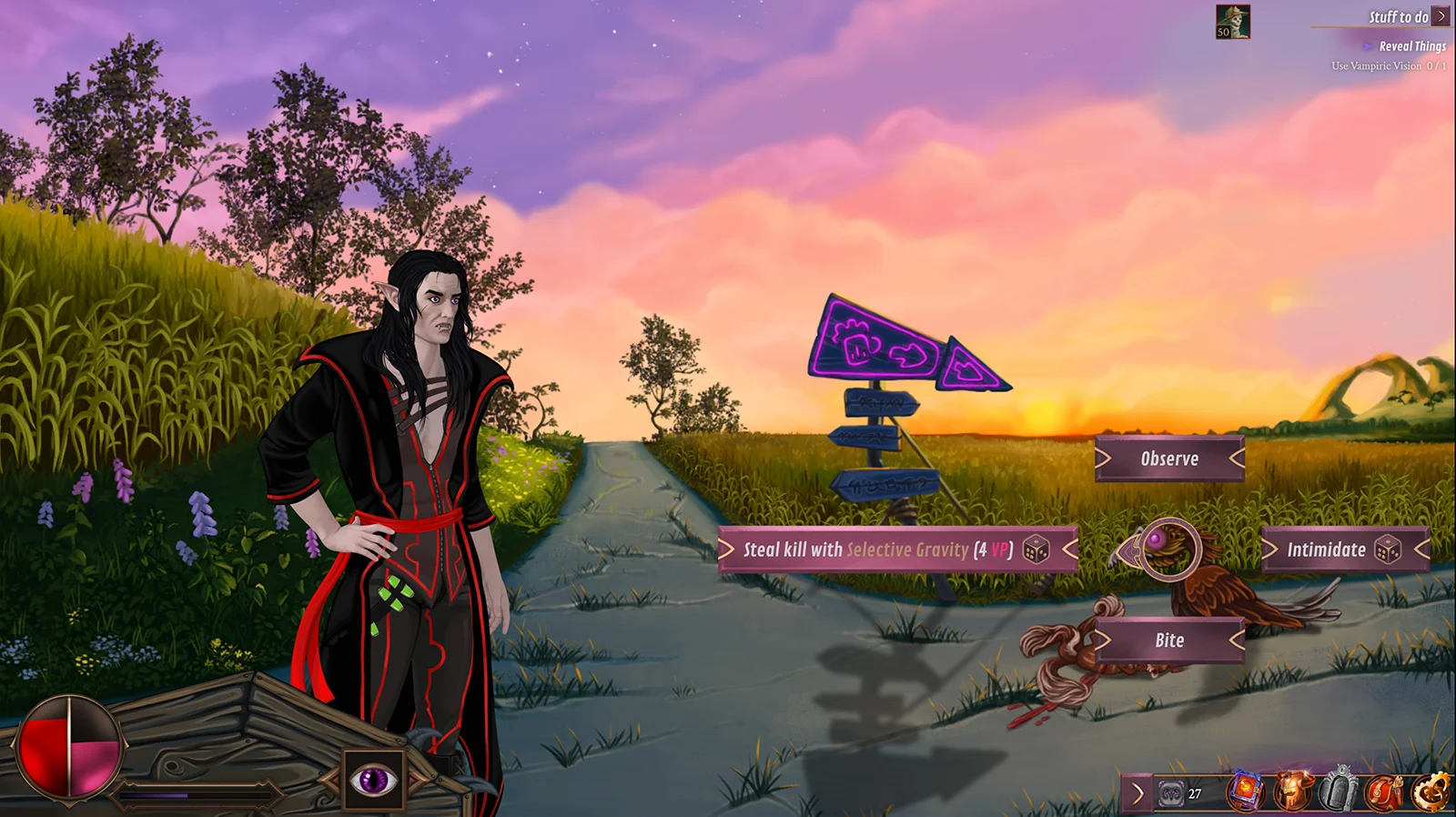The image size is (1456, 817).
Task: Open the Reveal Things quest entry
Action: [1411, 46]
